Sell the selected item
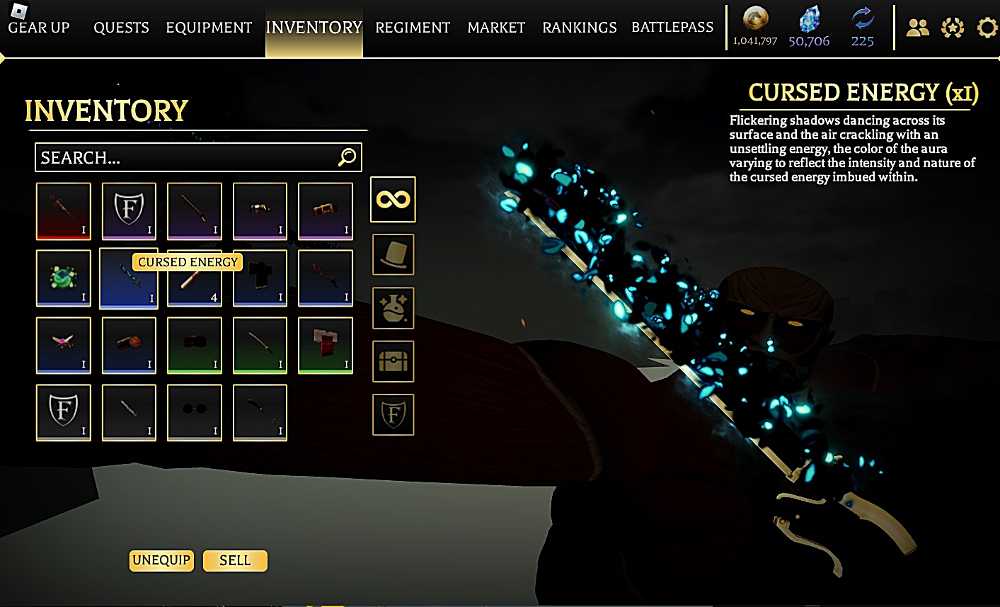1000x607 pixels. point(235,560)
